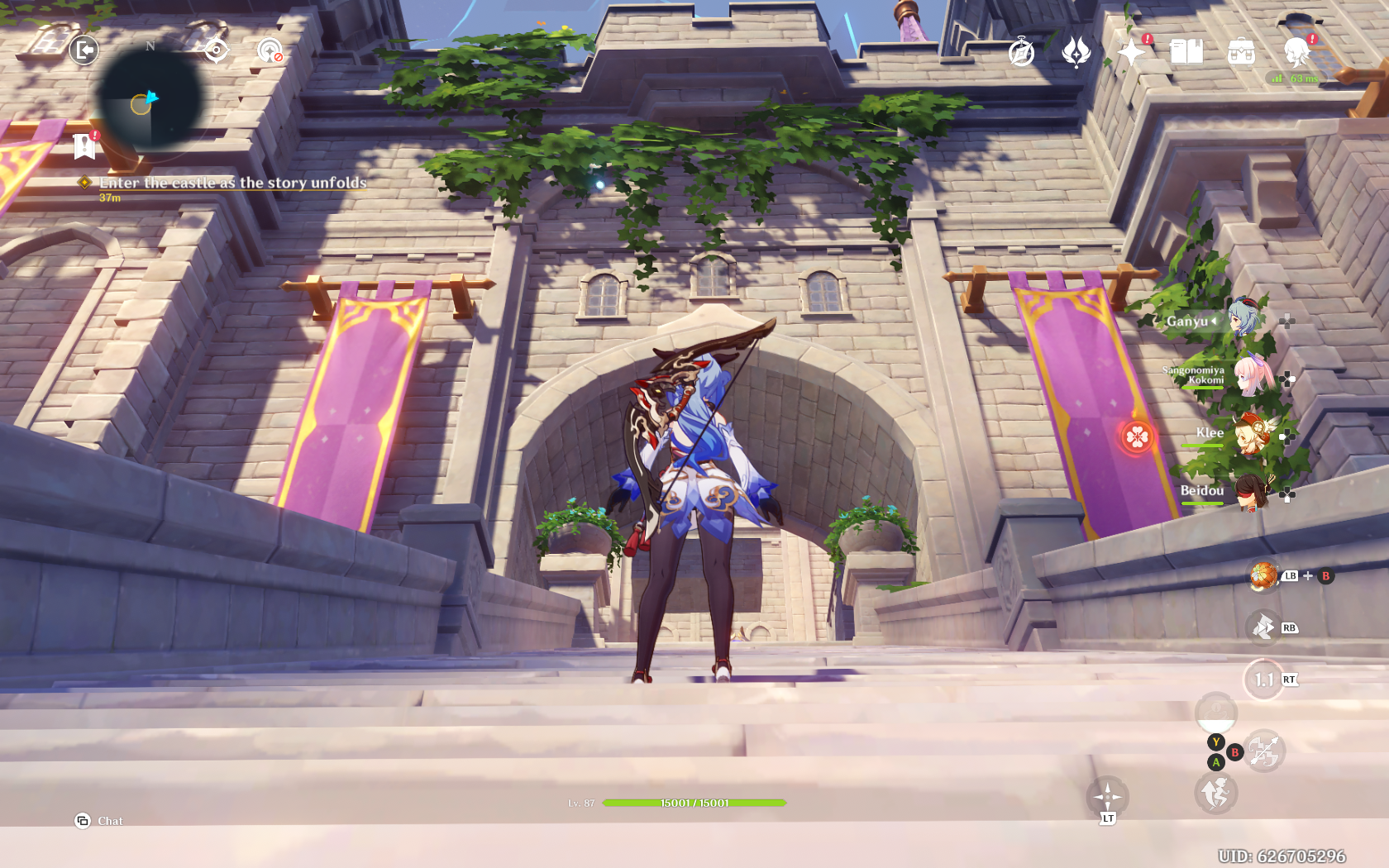
Task: Open the events four-pointed star icon
Action: point(1131,52)
